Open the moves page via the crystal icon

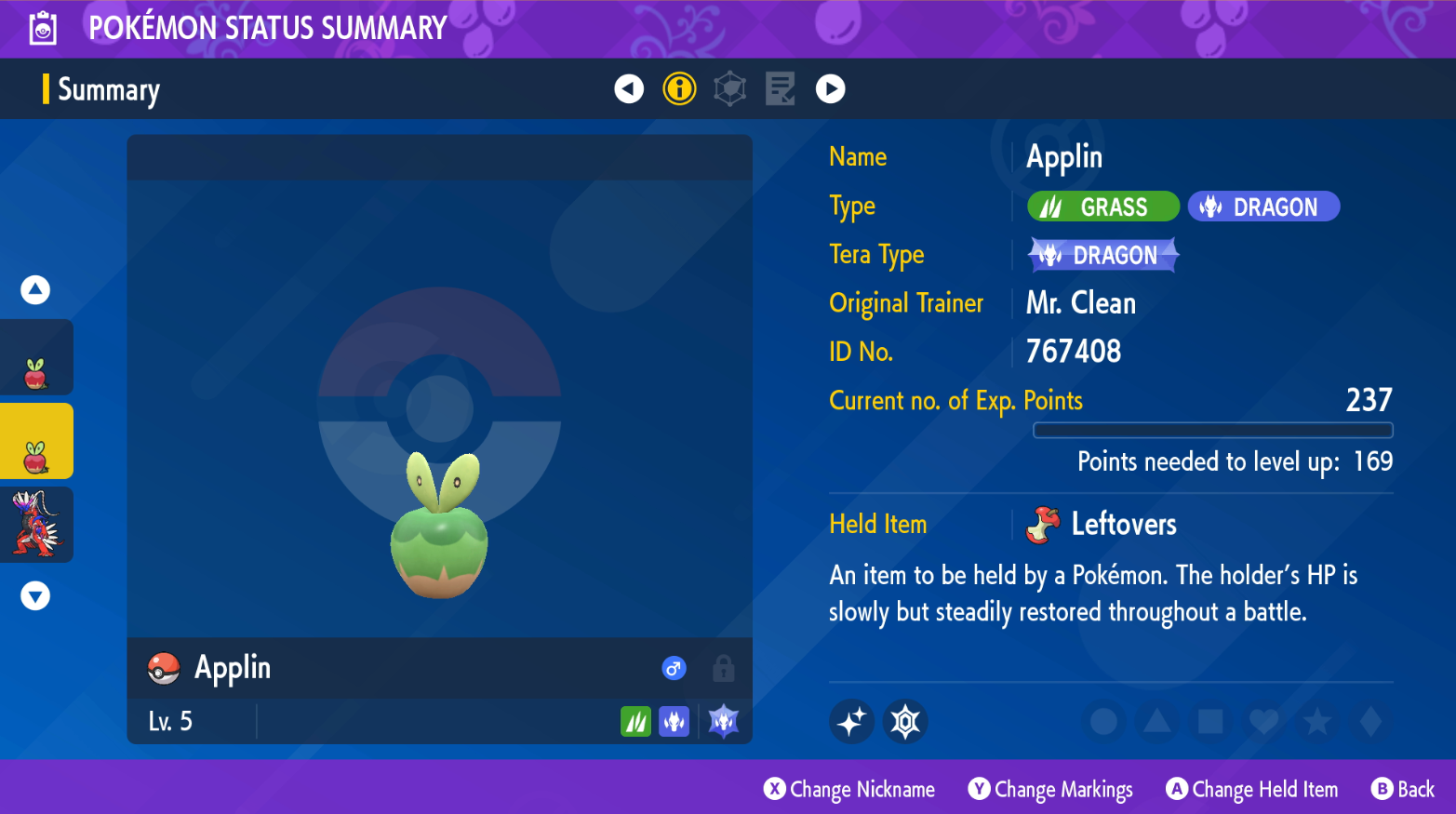[x=730, y=88]
